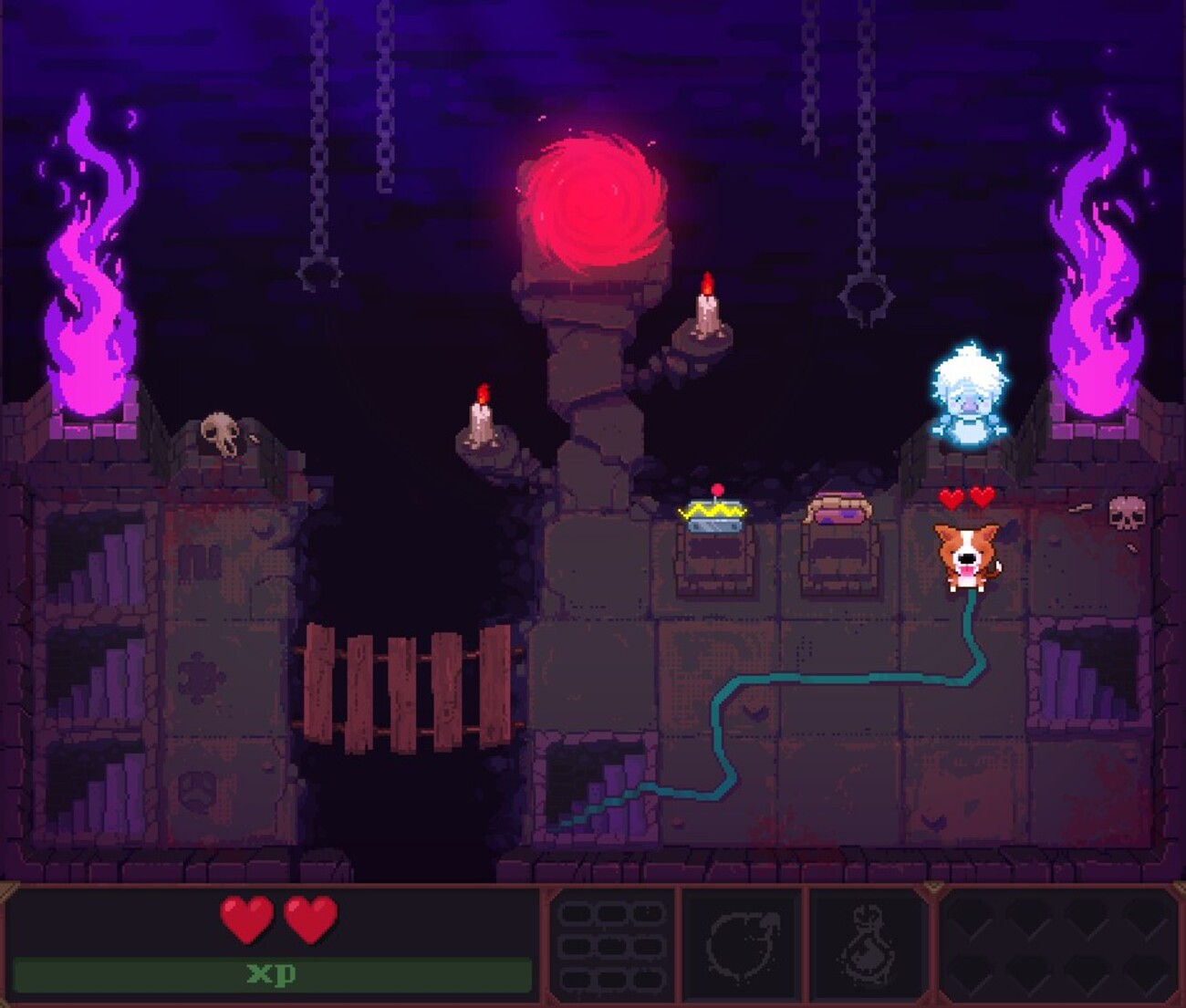This screenshot has width=1186, height=1008.
Task: Select the bomb item slot
Action: coord(740,944)
